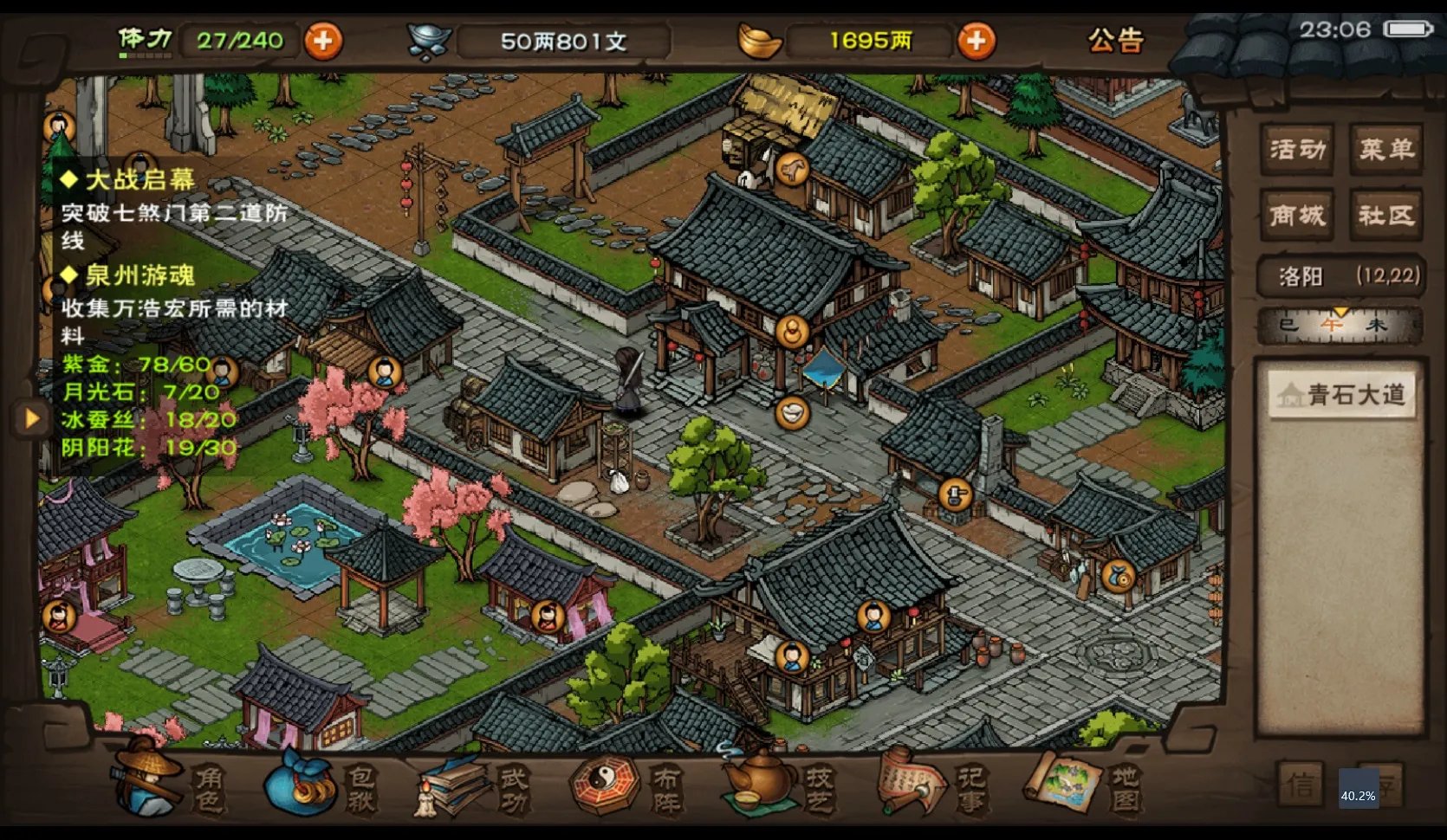Add stamina with the plus button beside 体力

tap(323, 41)
